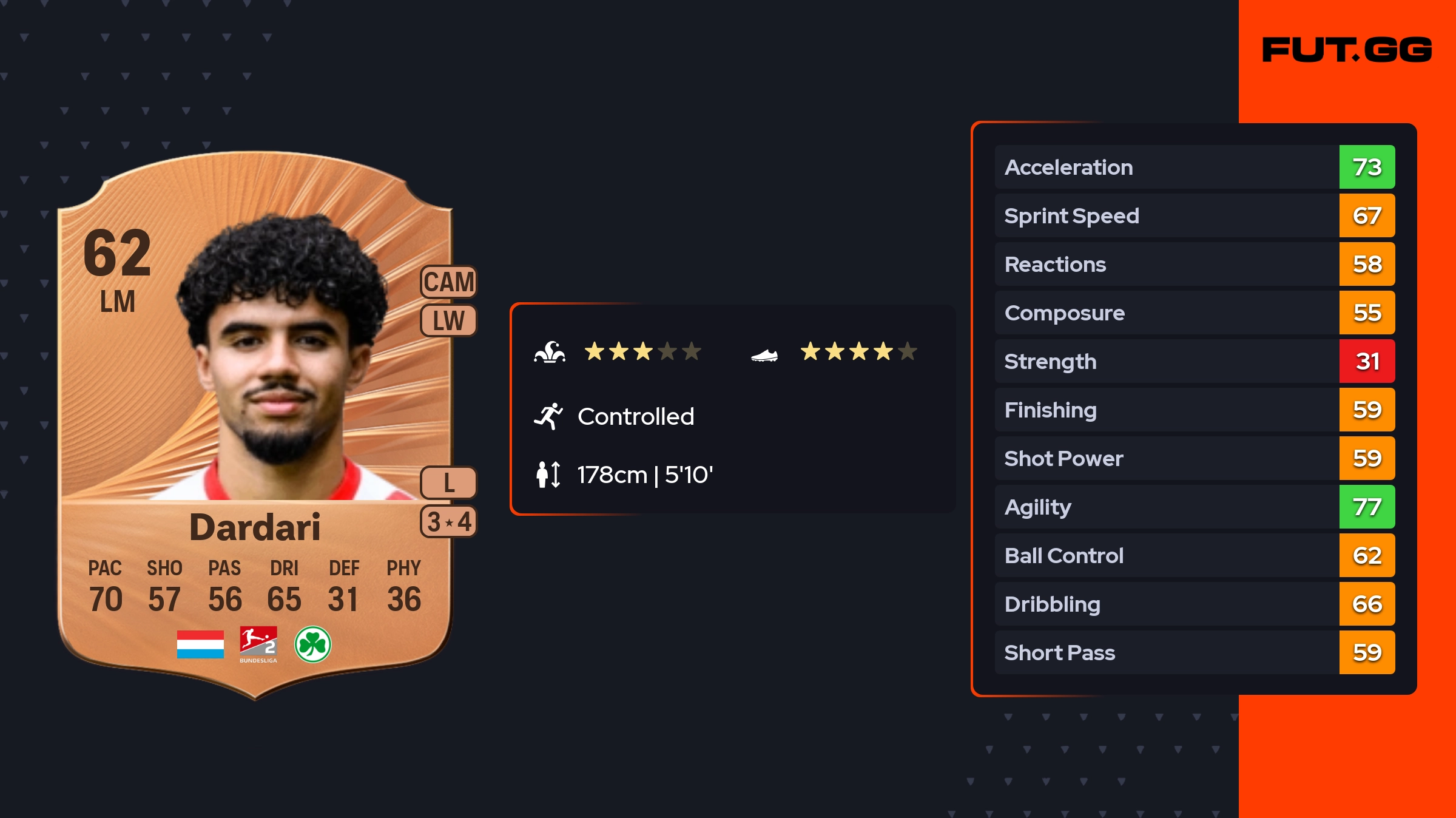Select the Short Pass stat row
Viewport: 1456px width, 818px height.
(1194, 652)
